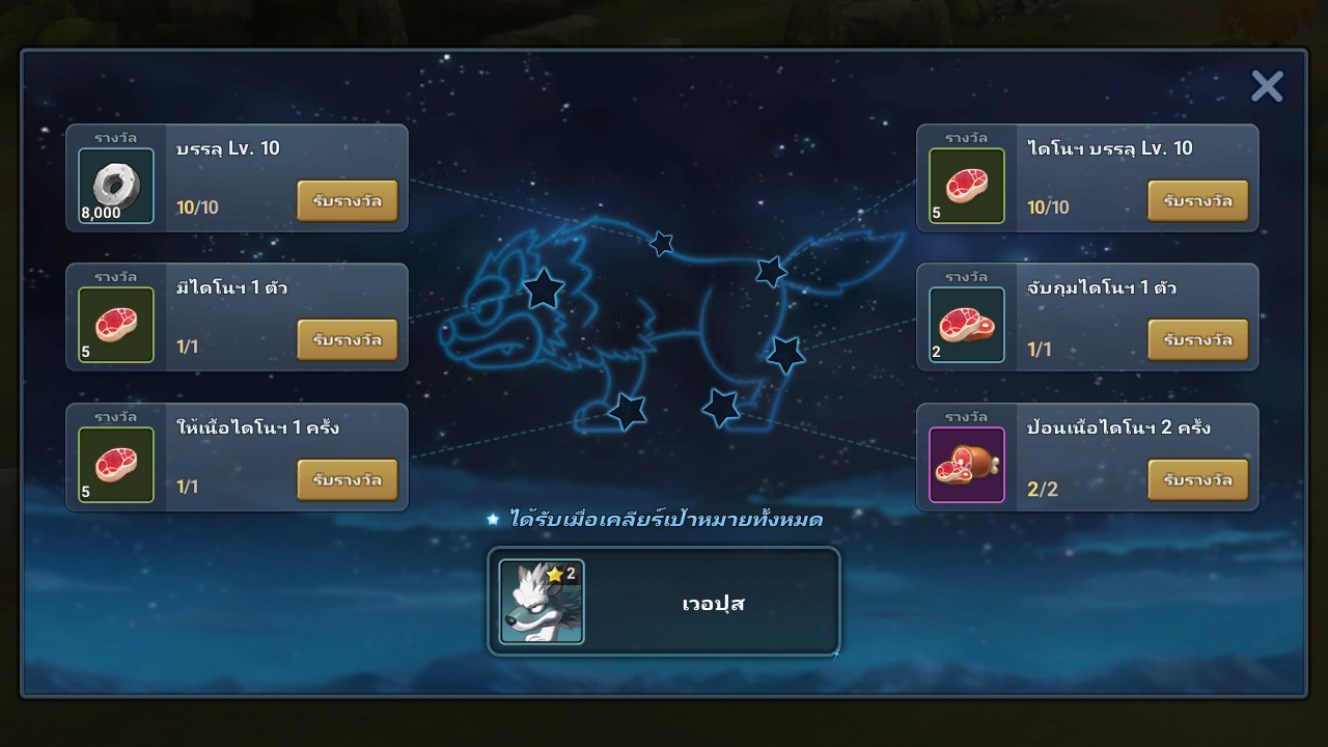The height and width of the screenshot is (747, 1328).
Task: Claim reward for บรรลุ Lv. 10 mission
Action: (347, 201)
